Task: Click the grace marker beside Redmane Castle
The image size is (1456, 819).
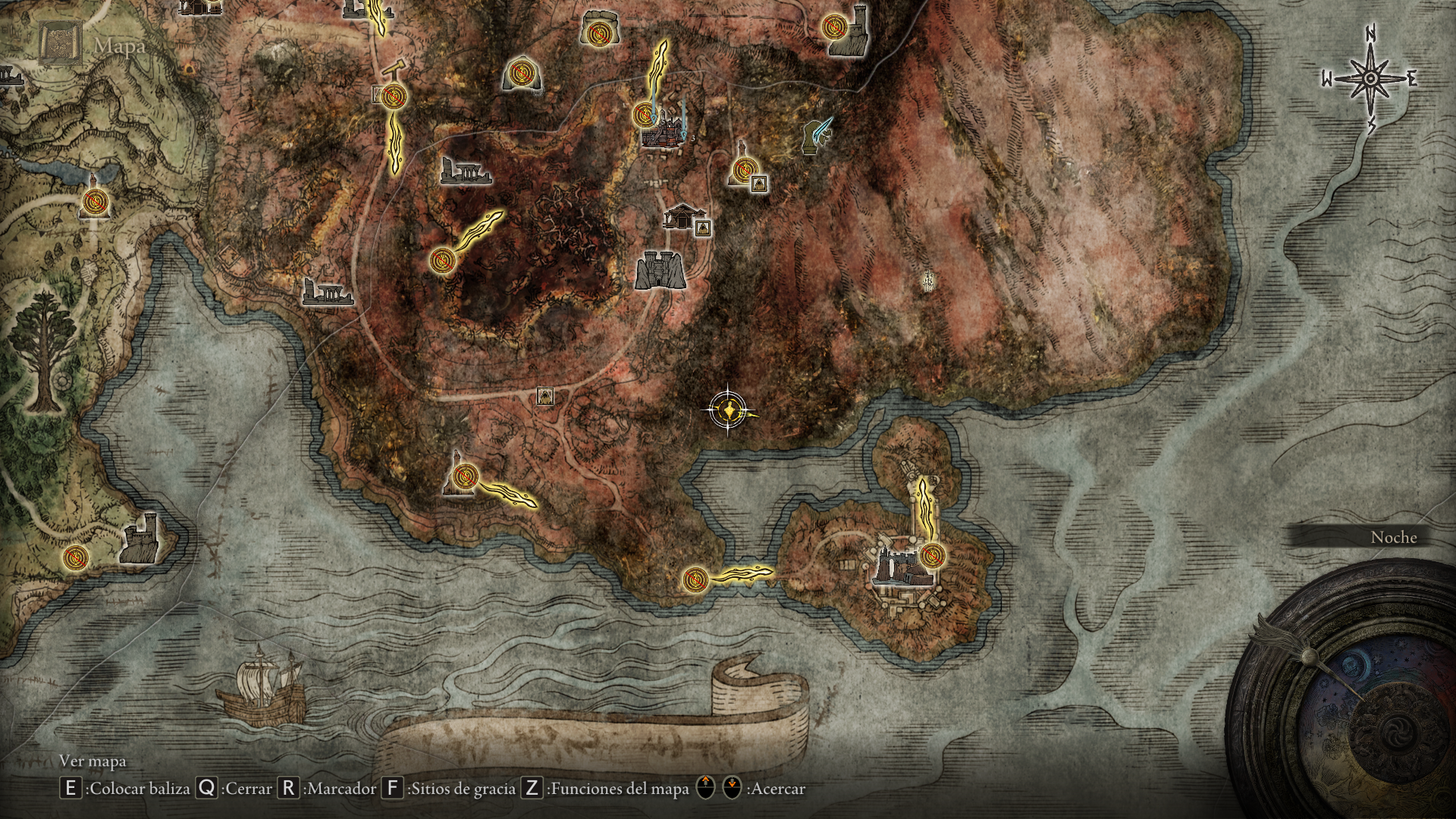Action: pos(933,556)
